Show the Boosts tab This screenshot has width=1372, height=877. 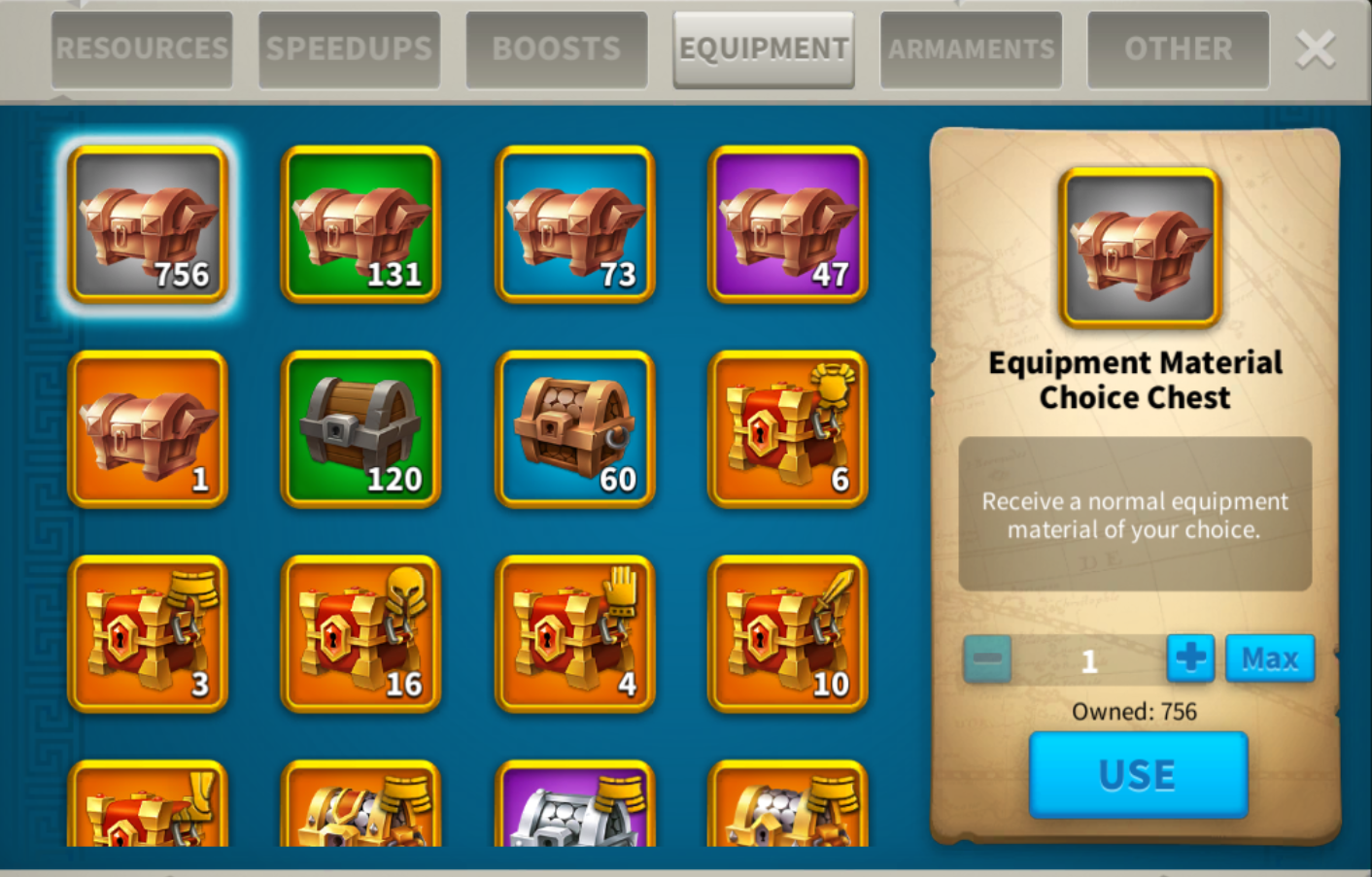556,50
